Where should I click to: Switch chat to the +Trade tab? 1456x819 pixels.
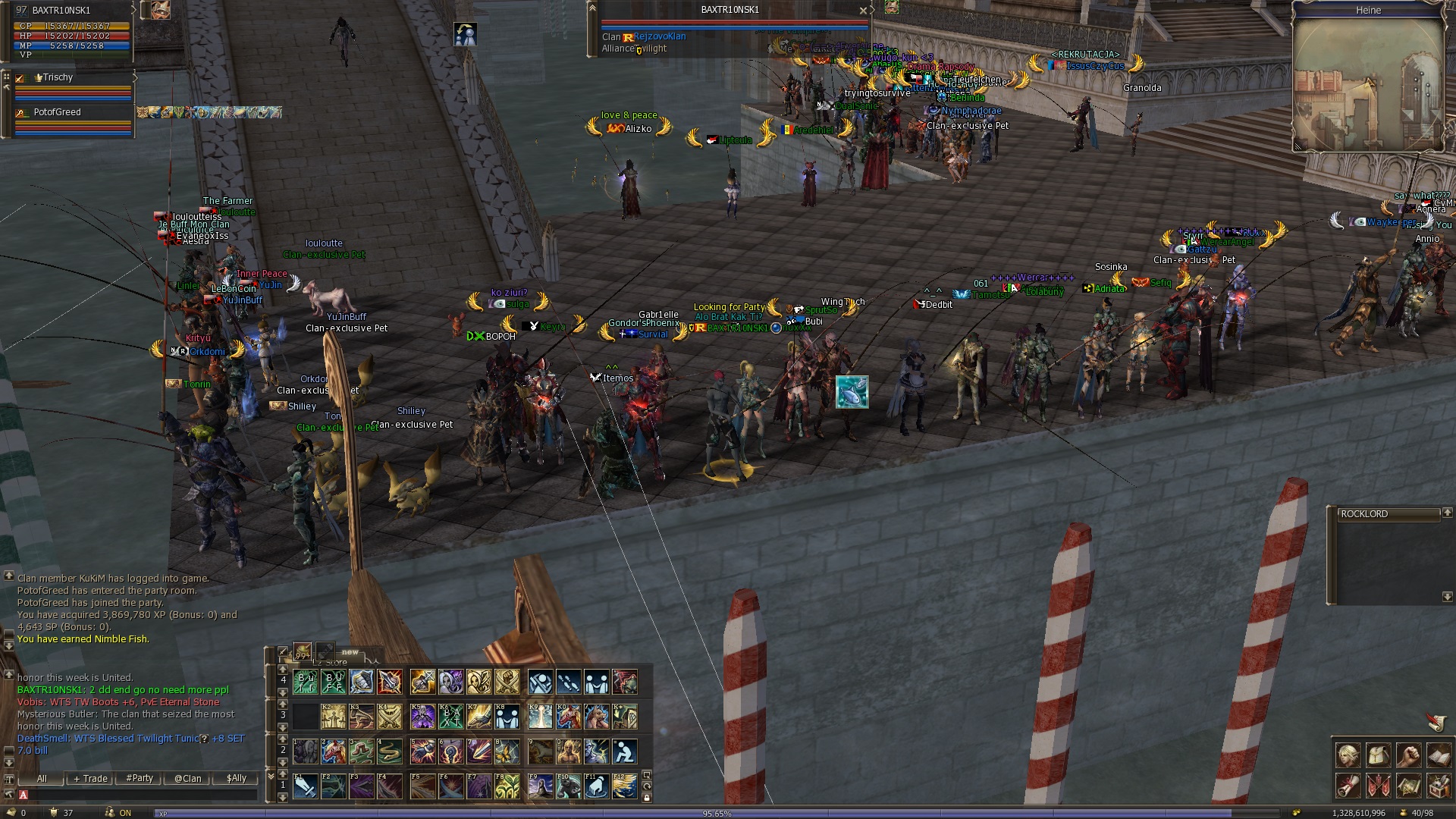(x=90, y=778)
